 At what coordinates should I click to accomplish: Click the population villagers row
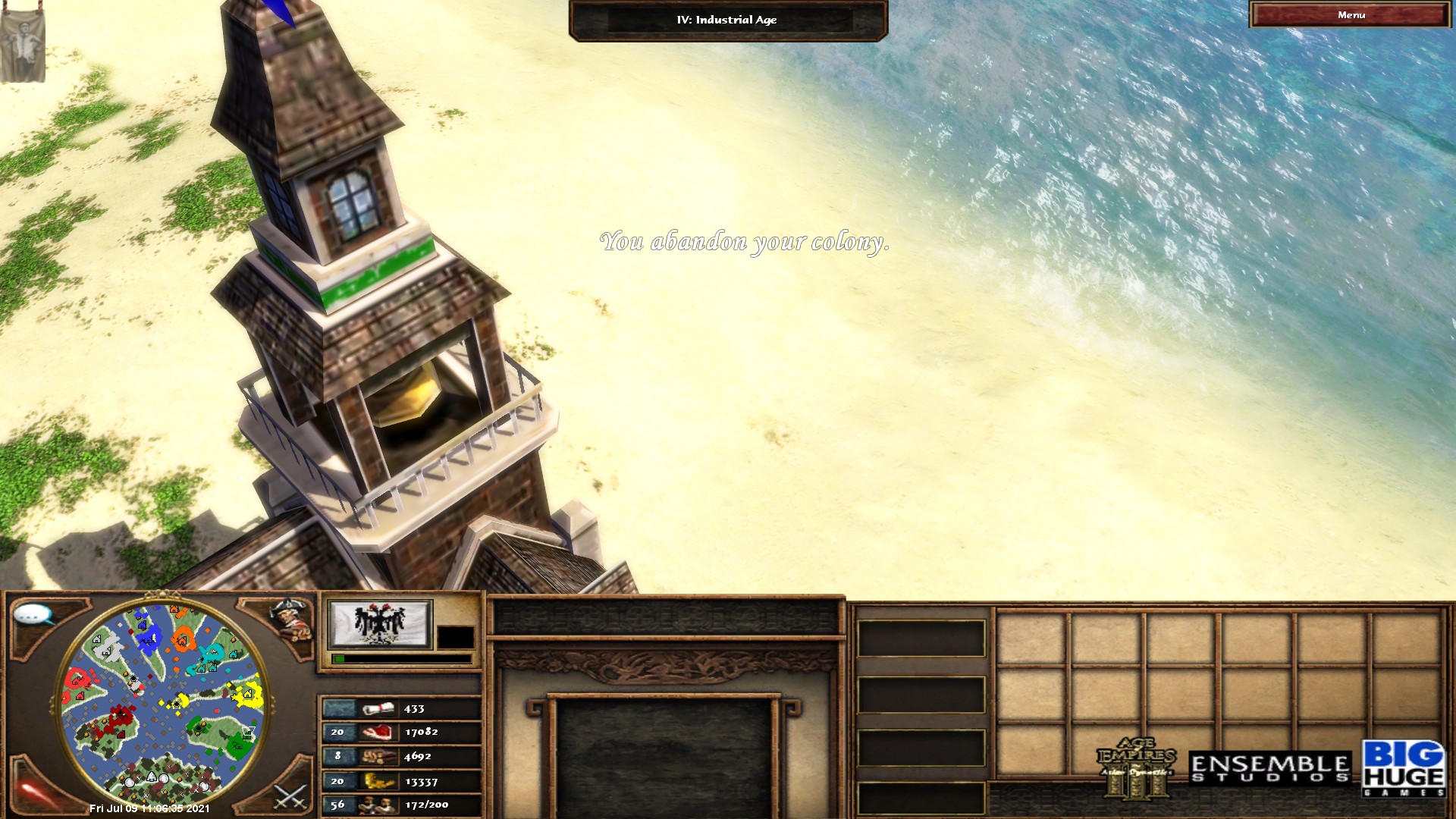(401, 805)
